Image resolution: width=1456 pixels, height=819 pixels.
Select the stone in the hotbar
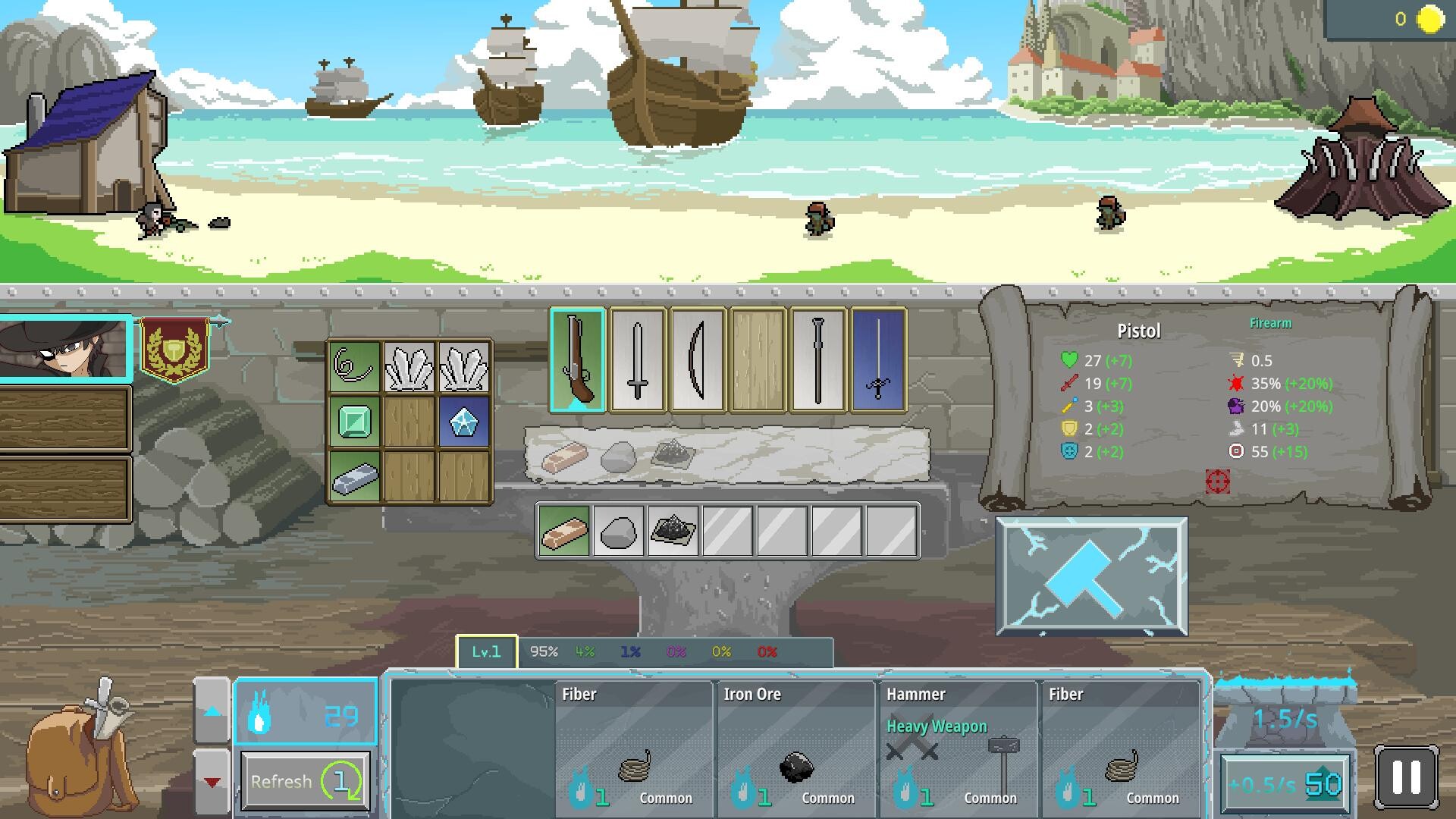click(x=619, y=529)
